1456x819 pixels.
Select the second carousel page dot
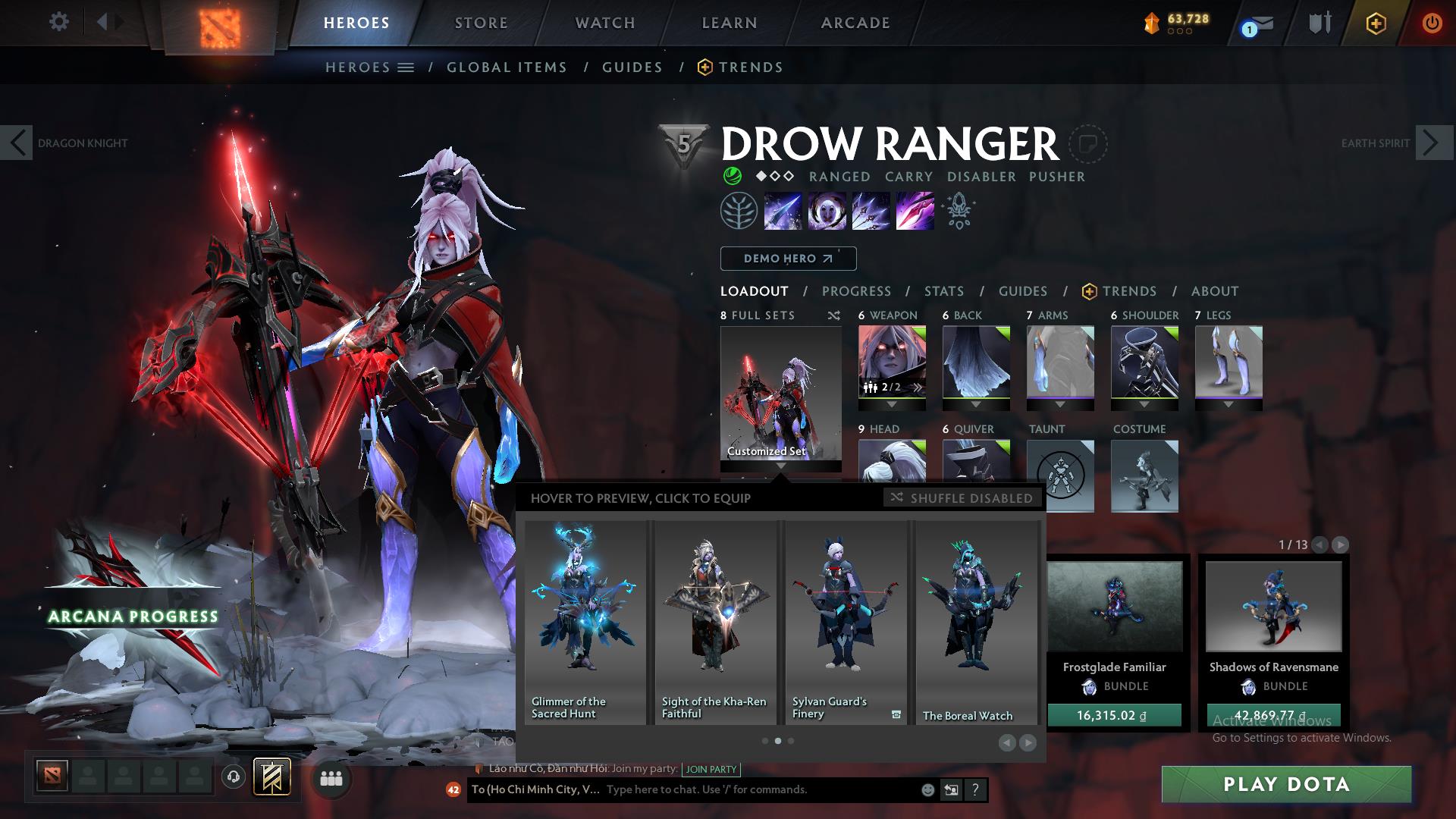point(780,741)
